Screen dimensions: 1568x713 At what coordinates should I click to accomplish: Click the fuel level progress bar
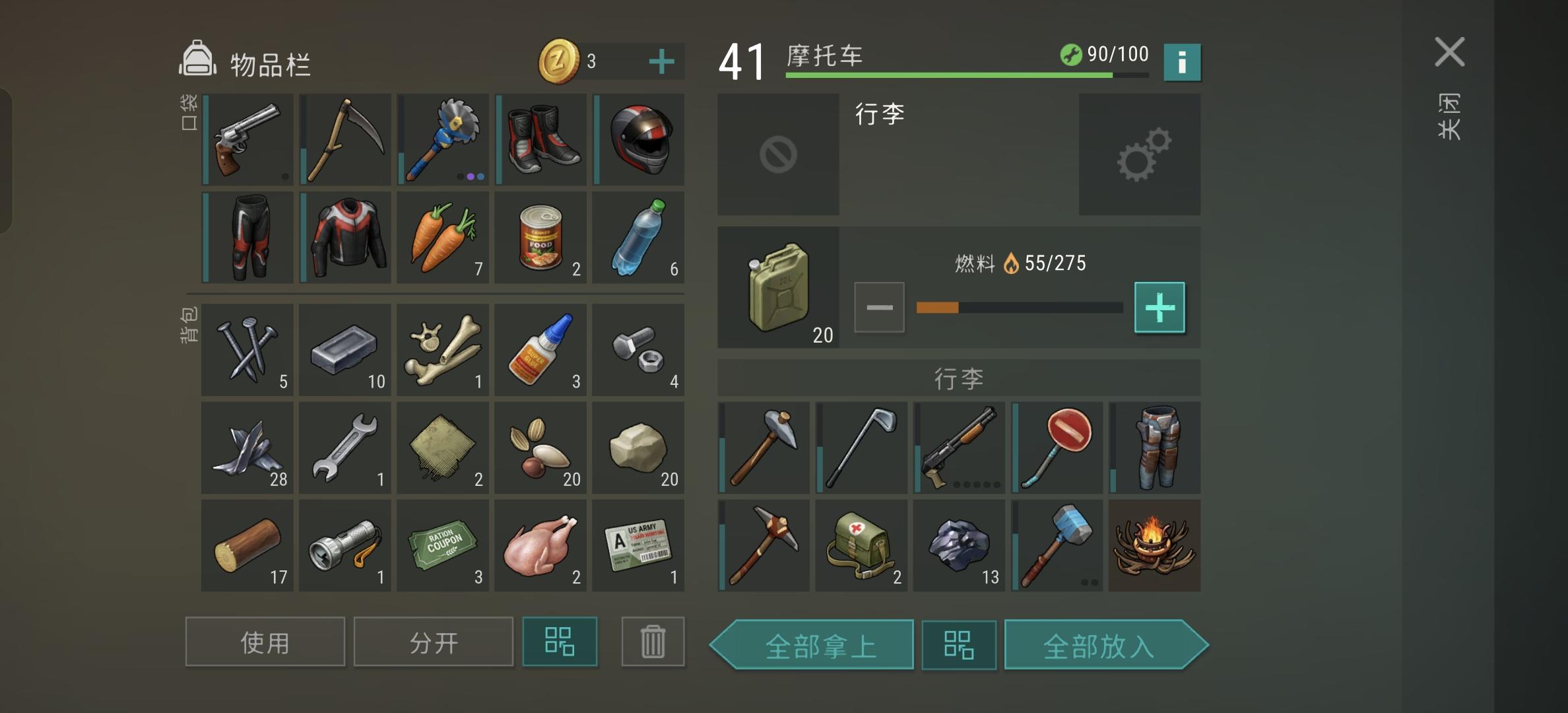[x=1020, y=306]
